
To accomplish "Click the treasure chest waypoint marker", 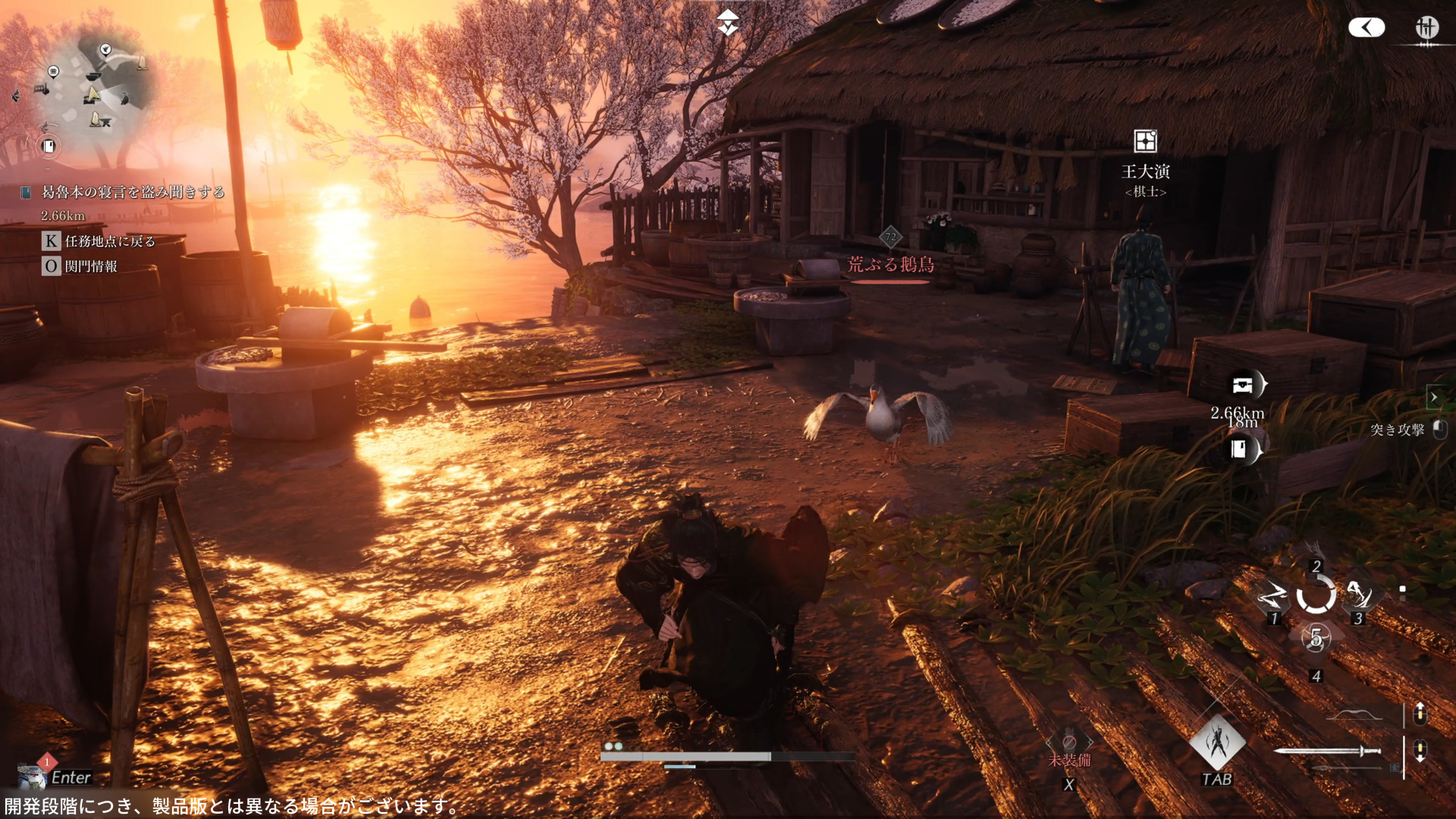I will tap(1244, 385).
